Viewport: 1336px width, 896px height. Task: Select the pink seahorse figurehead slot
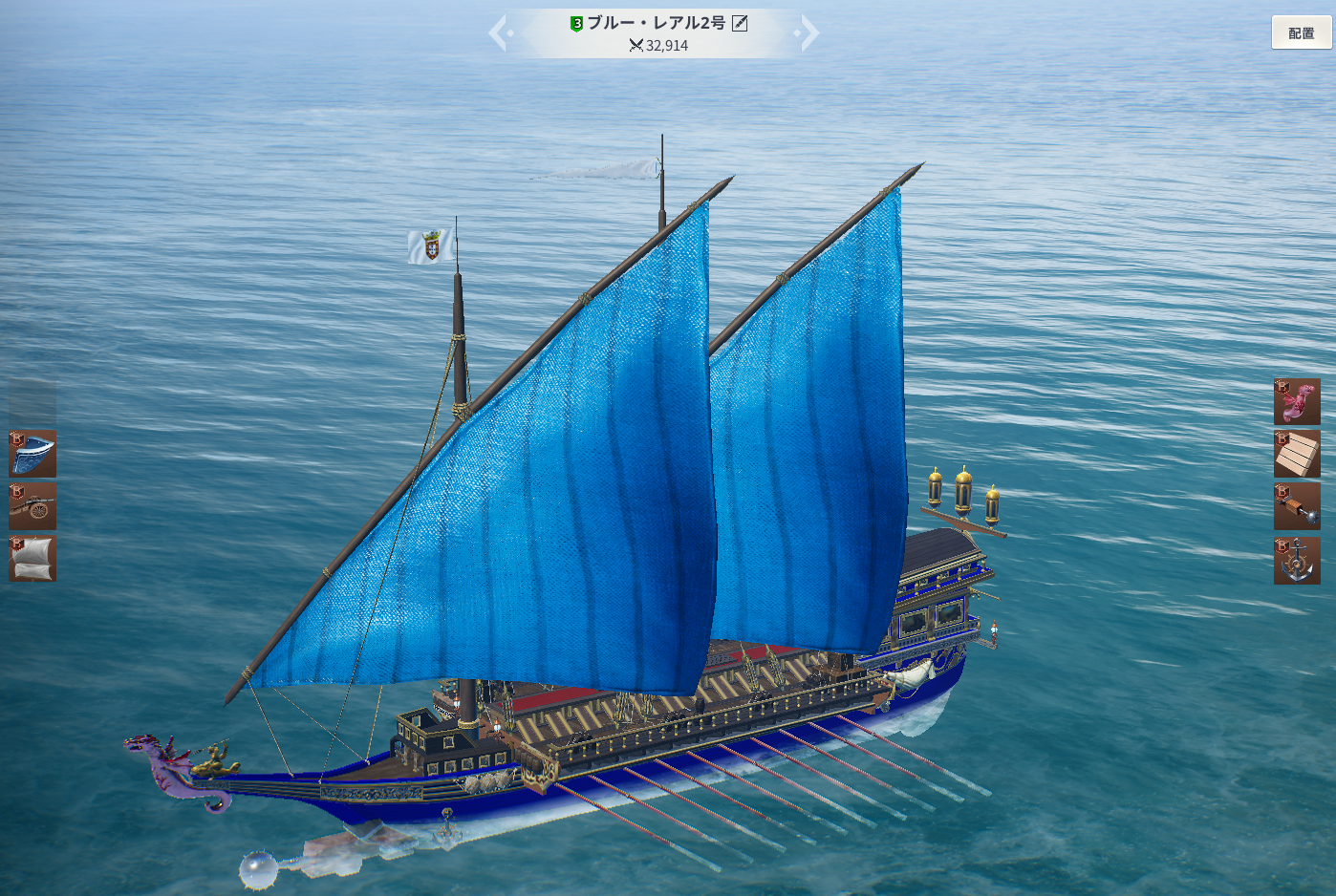coord(1297,401)
